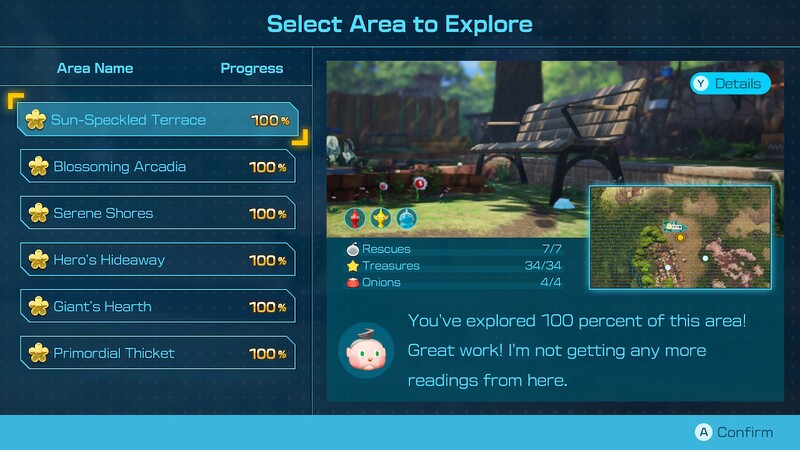Click the blue Pikmin onion icon

pyautogui.click(x=405, y=218)
